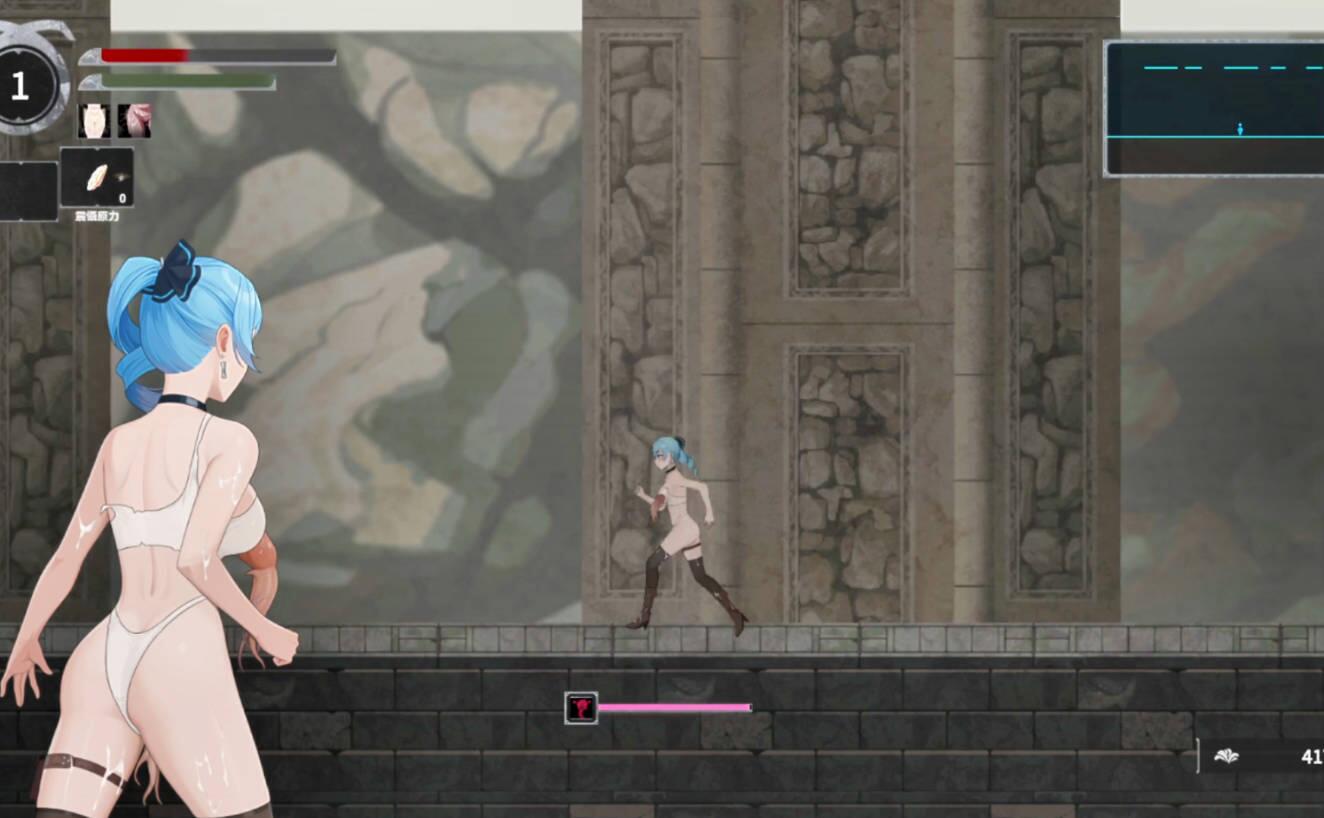The width and height of the screenshot is (1324, 818).
Task: Click the round level 1 emblem
Action: [18, 85]
